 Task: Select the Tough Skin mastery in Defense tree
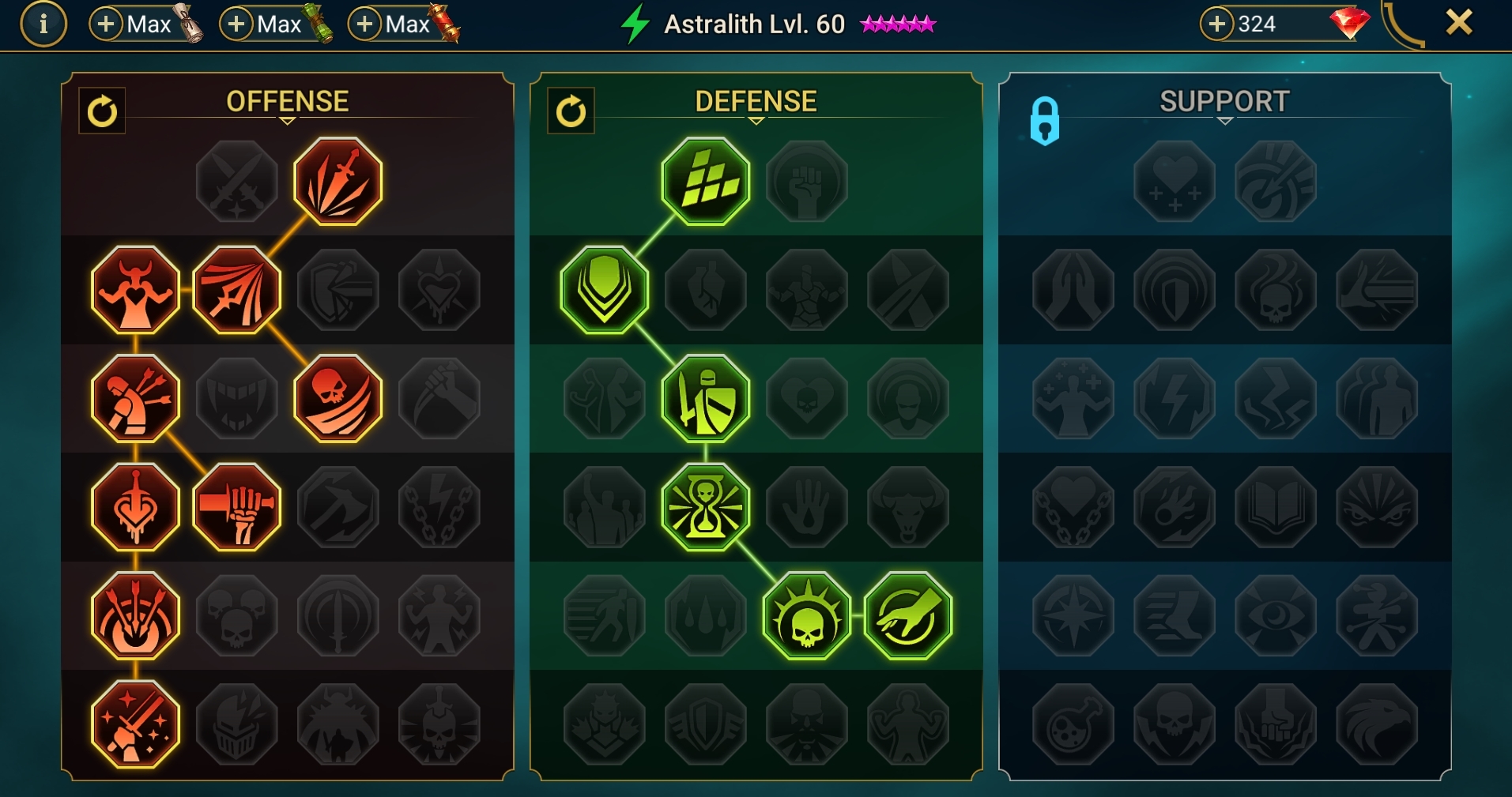coord(704,181)
